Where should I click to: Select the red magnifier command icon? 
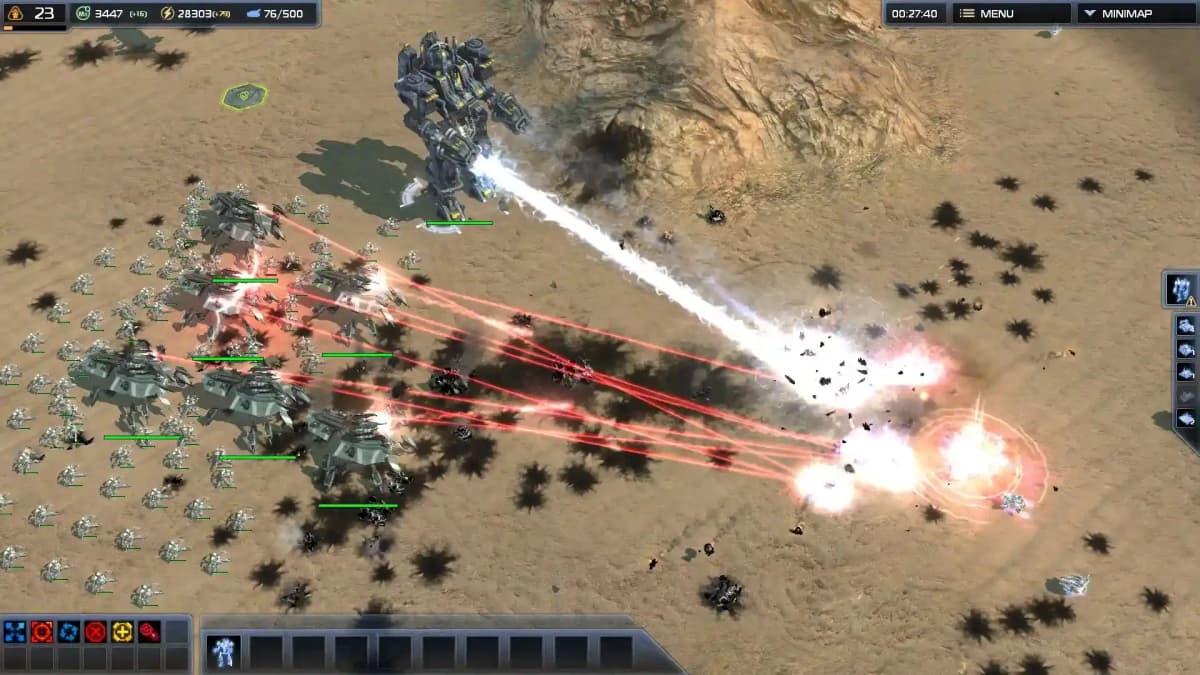(149, 631)
